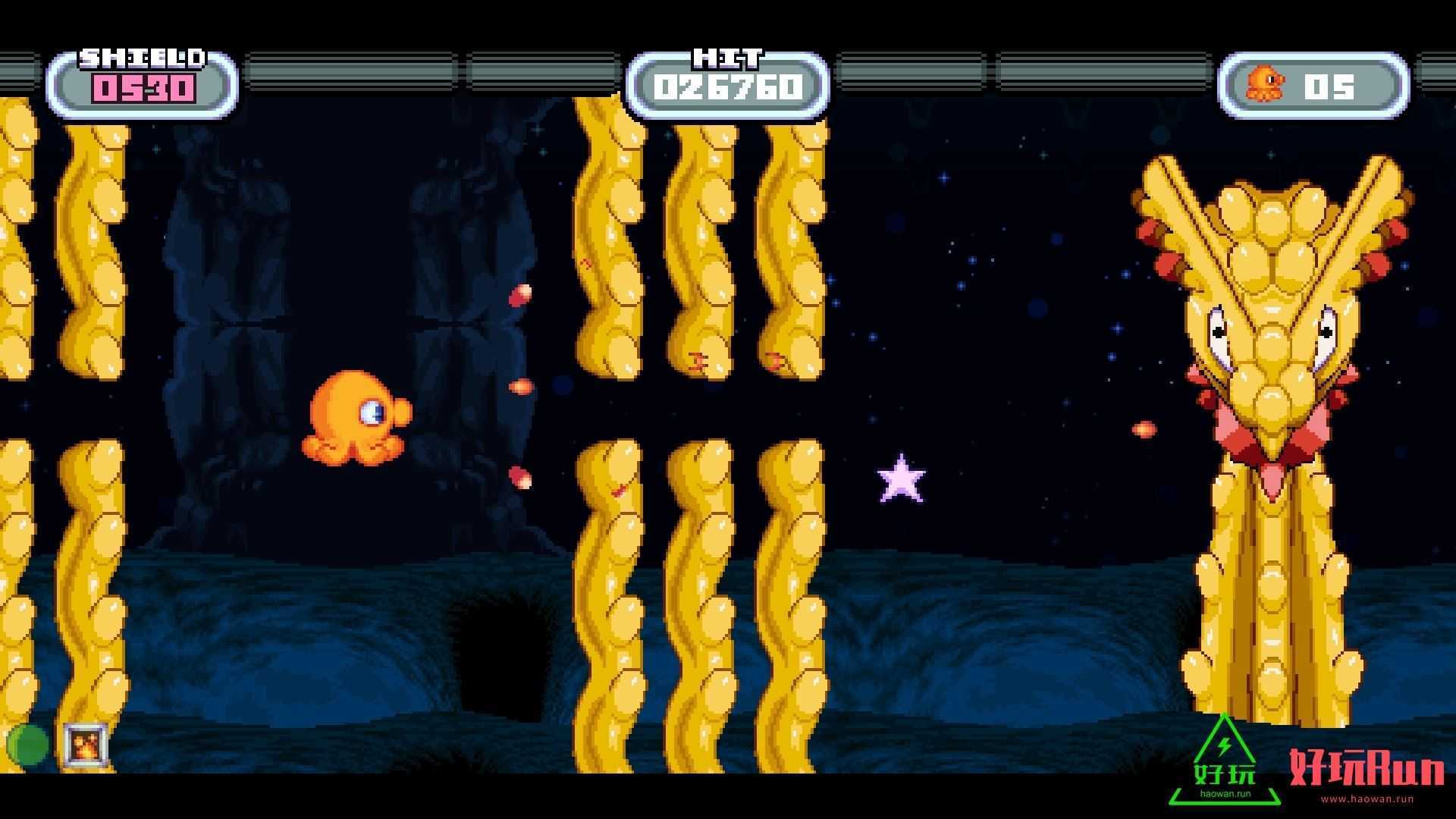The width and height of the screenshot is (1456, 819).
Task: Select the framed fire weapon icon
Action: point(86,745)
